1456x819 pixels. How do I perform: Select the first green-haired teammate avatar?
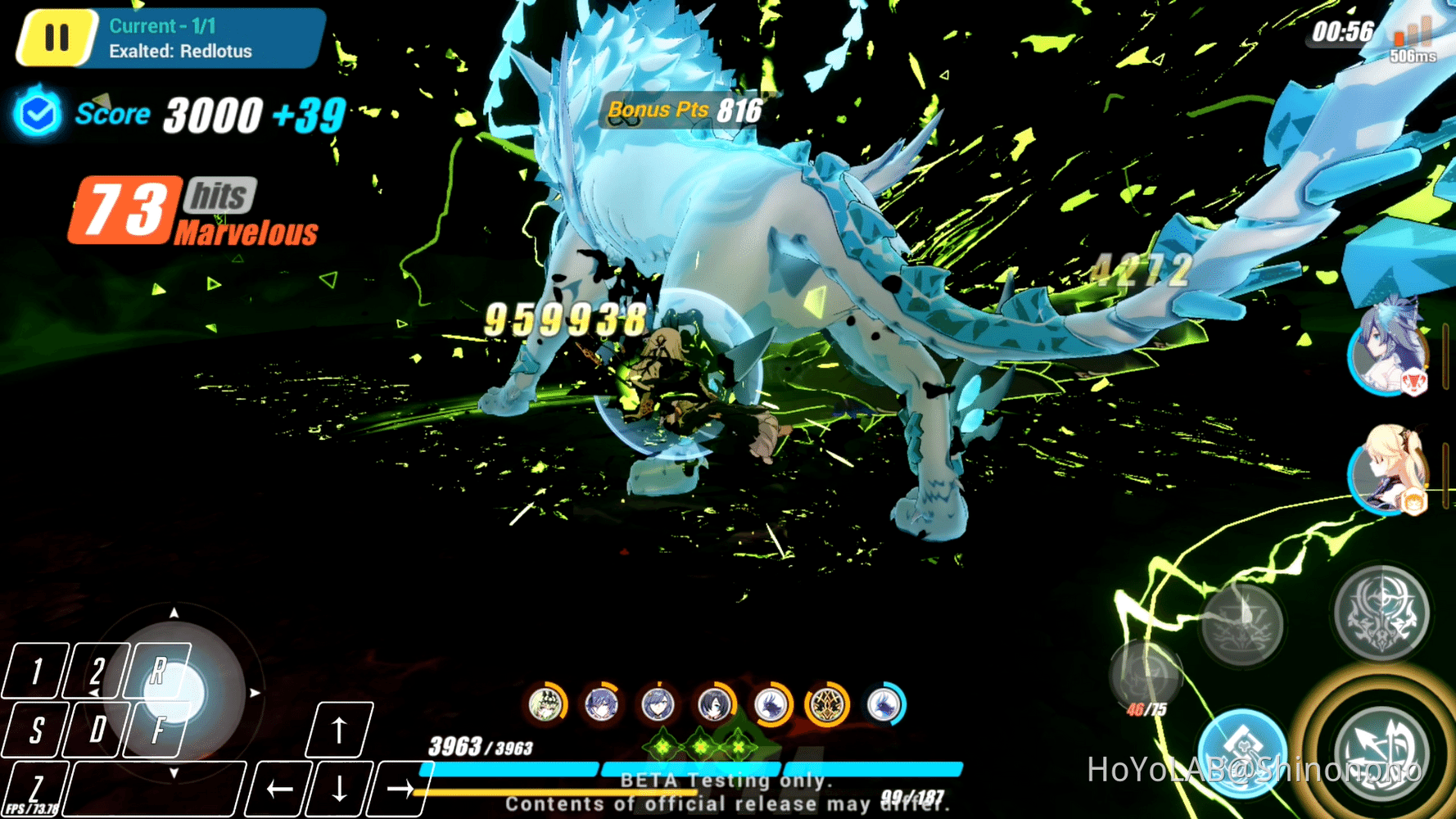pos(547,704)
